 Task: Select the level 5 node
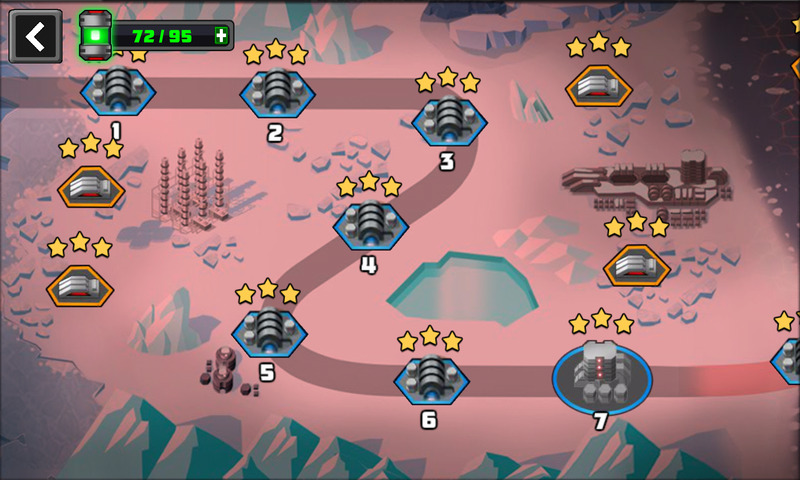[269, 331]
